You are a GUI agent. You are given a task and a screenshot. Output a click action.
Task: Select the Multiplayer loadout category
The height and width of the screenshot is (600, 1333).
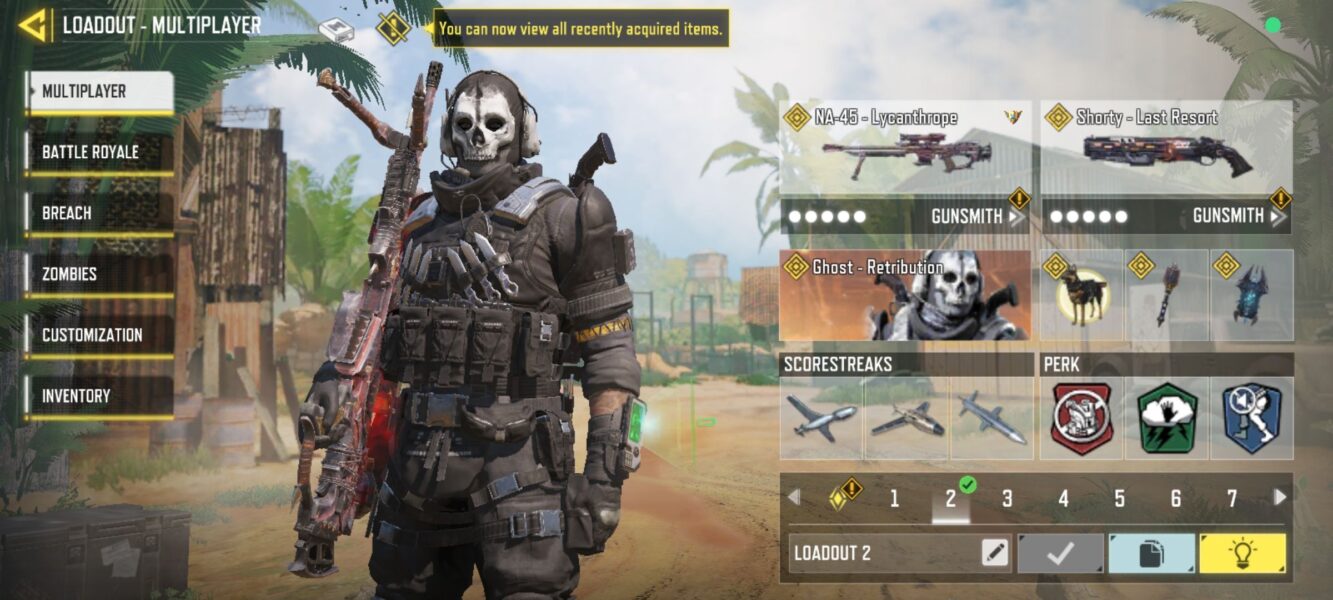click(100, 92)
